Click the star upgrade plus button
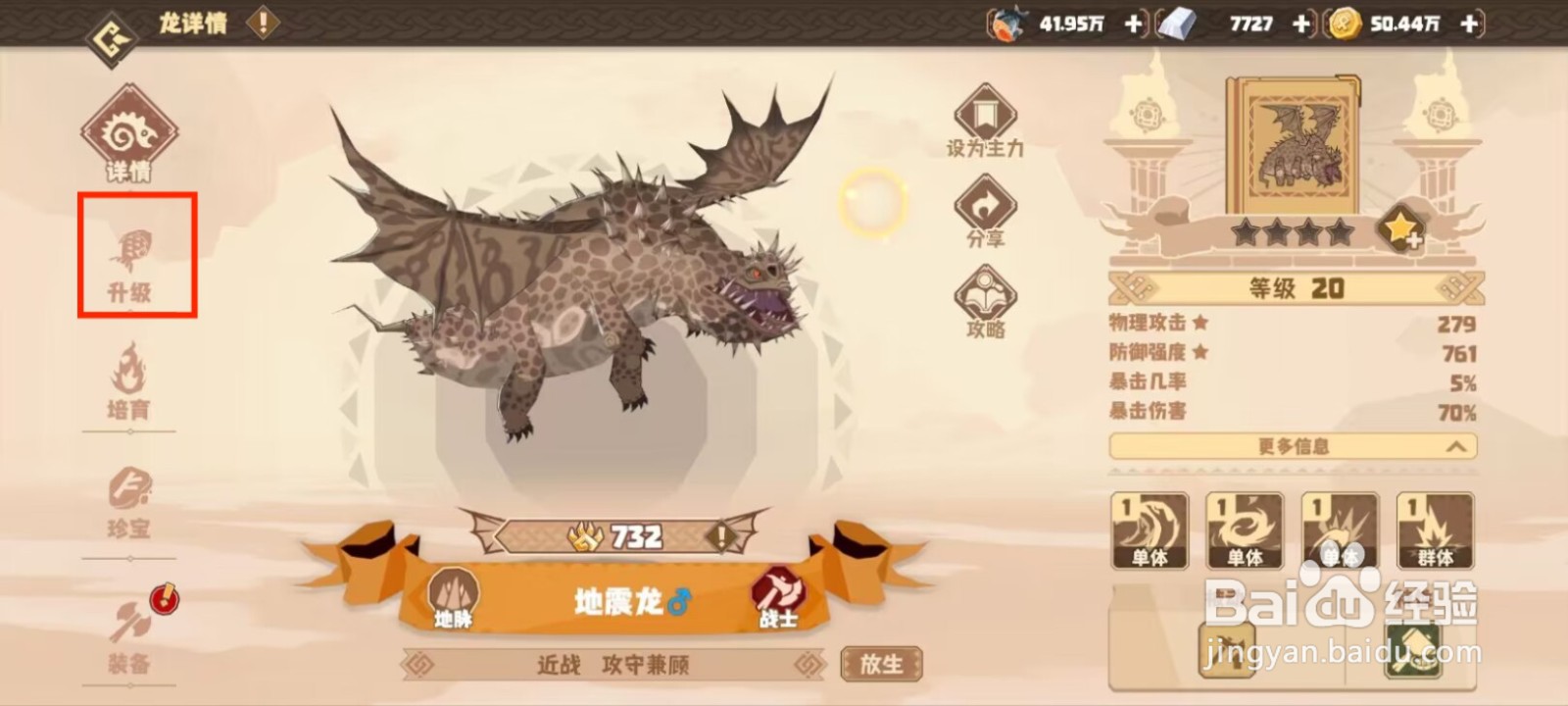 coord(1401,230)
